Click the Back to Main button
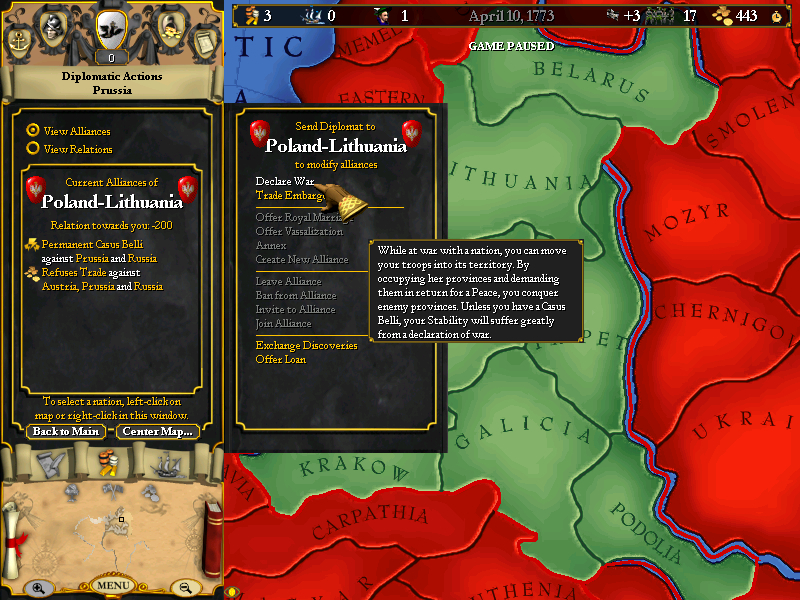The width and height of the screenshot is (800, 600). (x=65, y=432)
